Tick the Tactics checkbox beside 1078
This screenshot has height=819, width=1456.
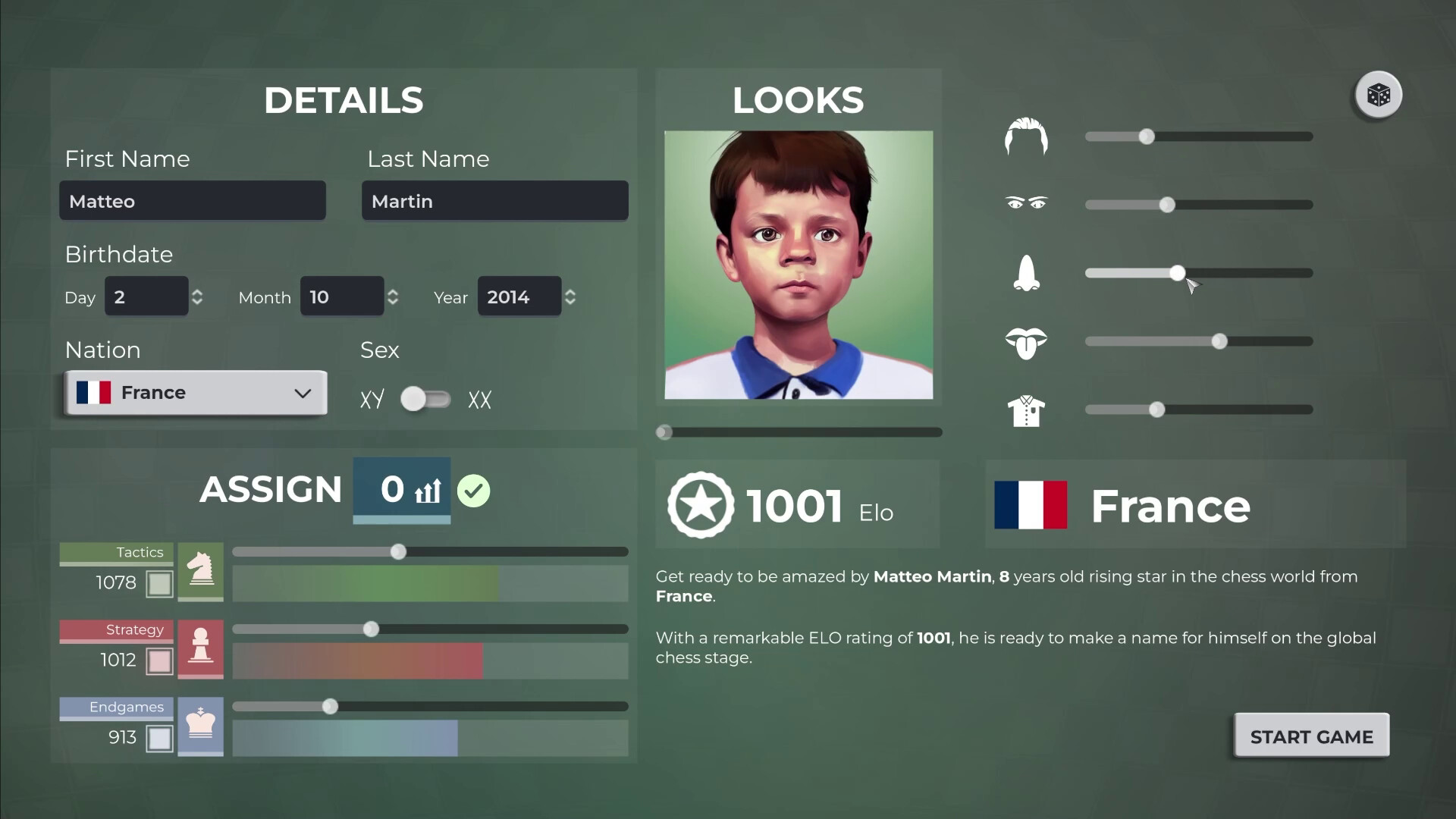point(159,584)
